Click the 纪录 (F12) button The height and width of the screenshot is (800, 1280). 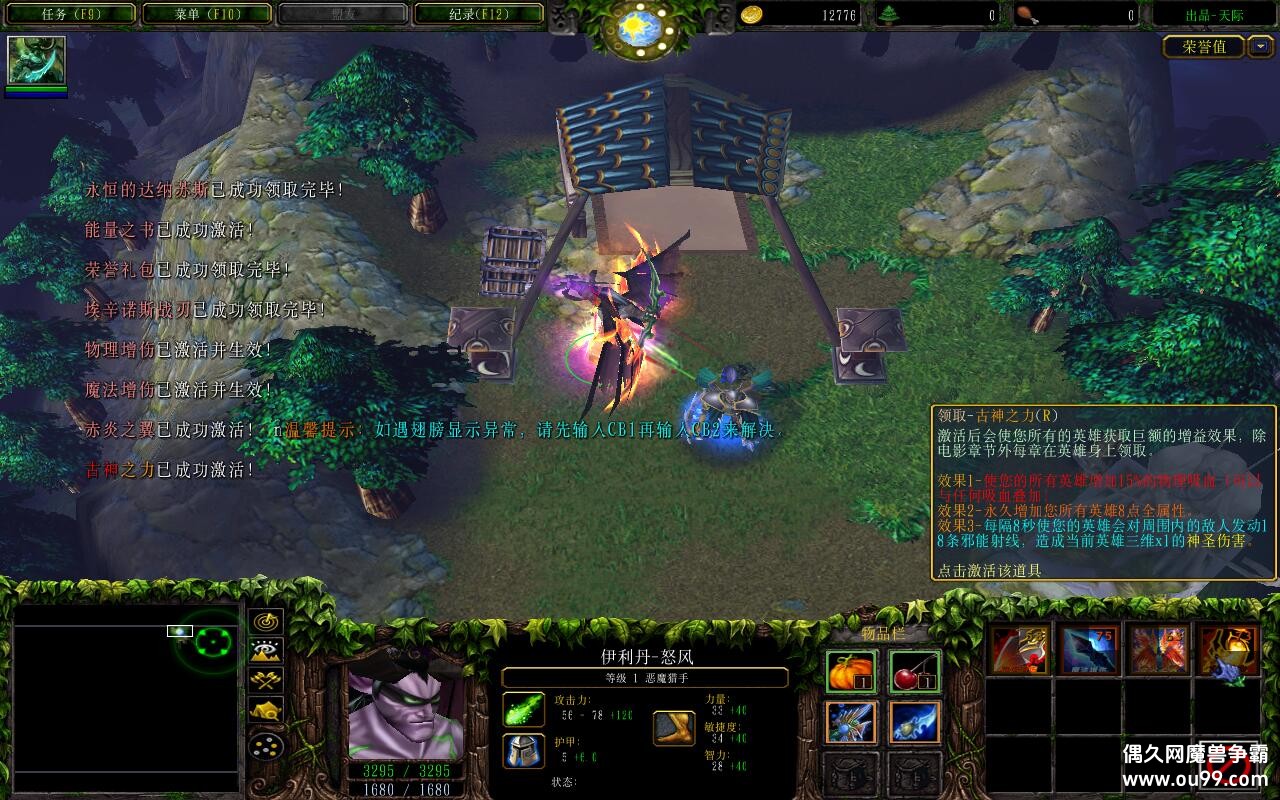pos(478,14)
